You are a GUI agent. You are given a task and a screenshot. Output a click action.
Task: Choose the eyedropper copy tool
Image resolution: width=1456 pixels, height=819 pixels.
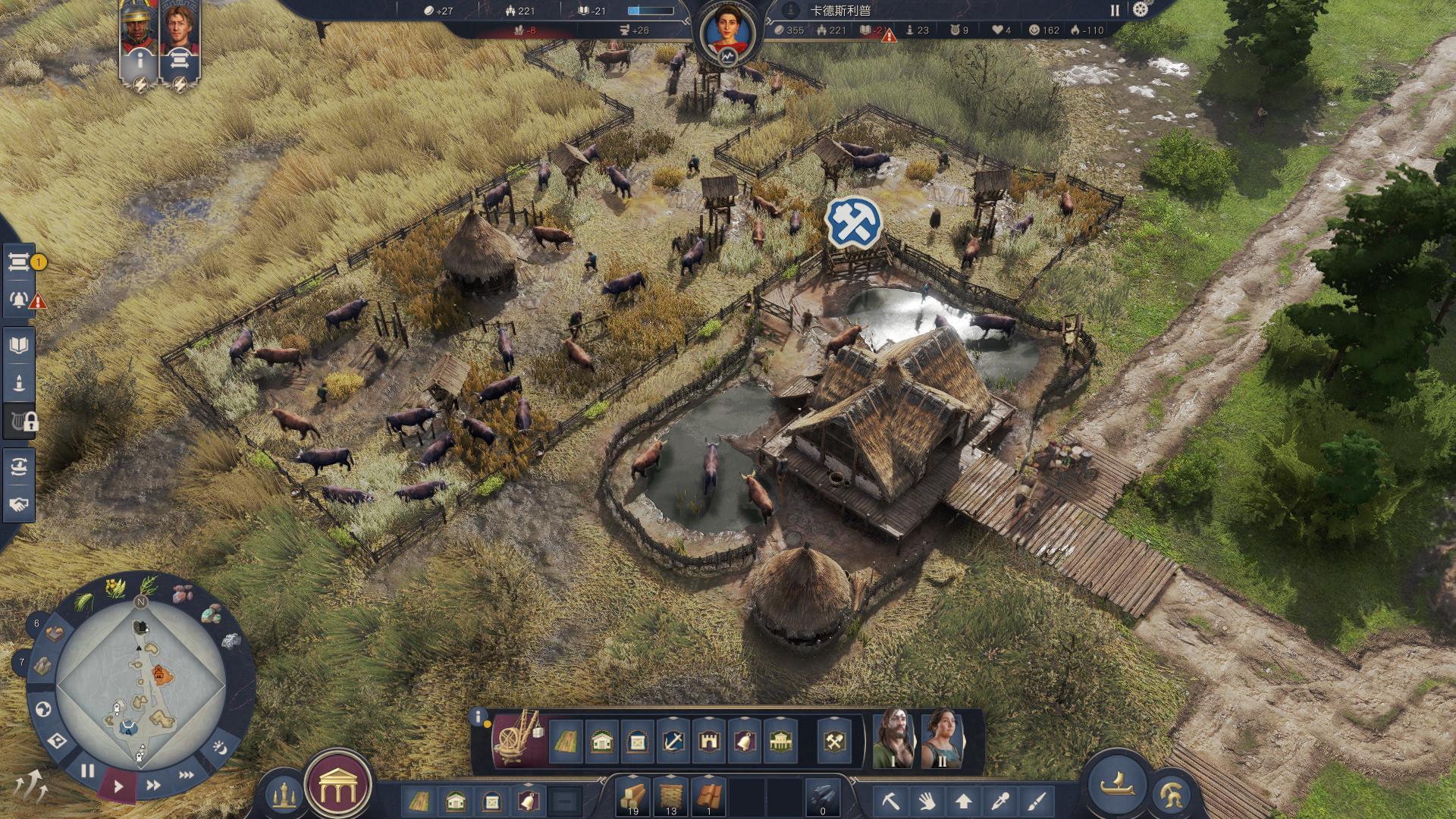(x=1000, y=801)
